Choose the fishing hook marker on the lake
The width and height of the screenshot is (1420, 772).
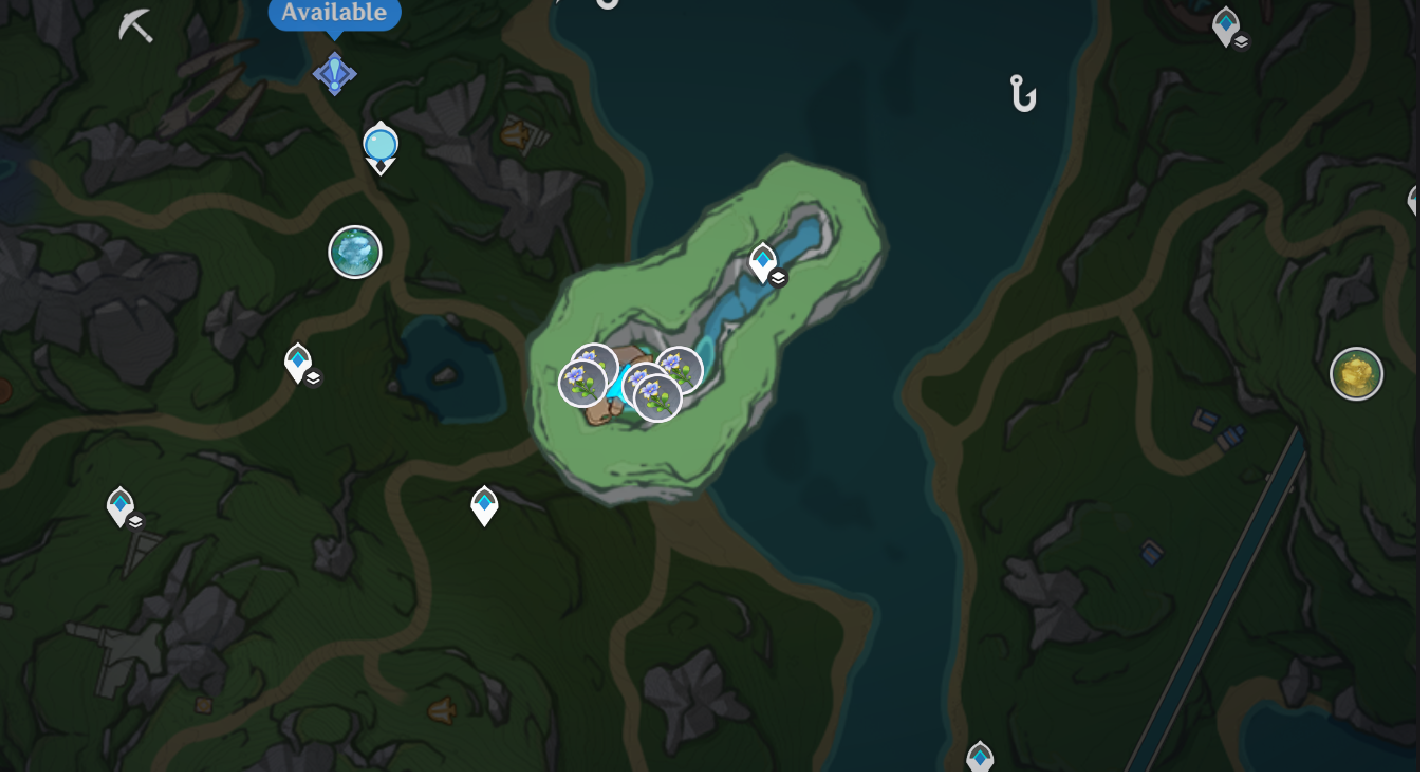1022,94
